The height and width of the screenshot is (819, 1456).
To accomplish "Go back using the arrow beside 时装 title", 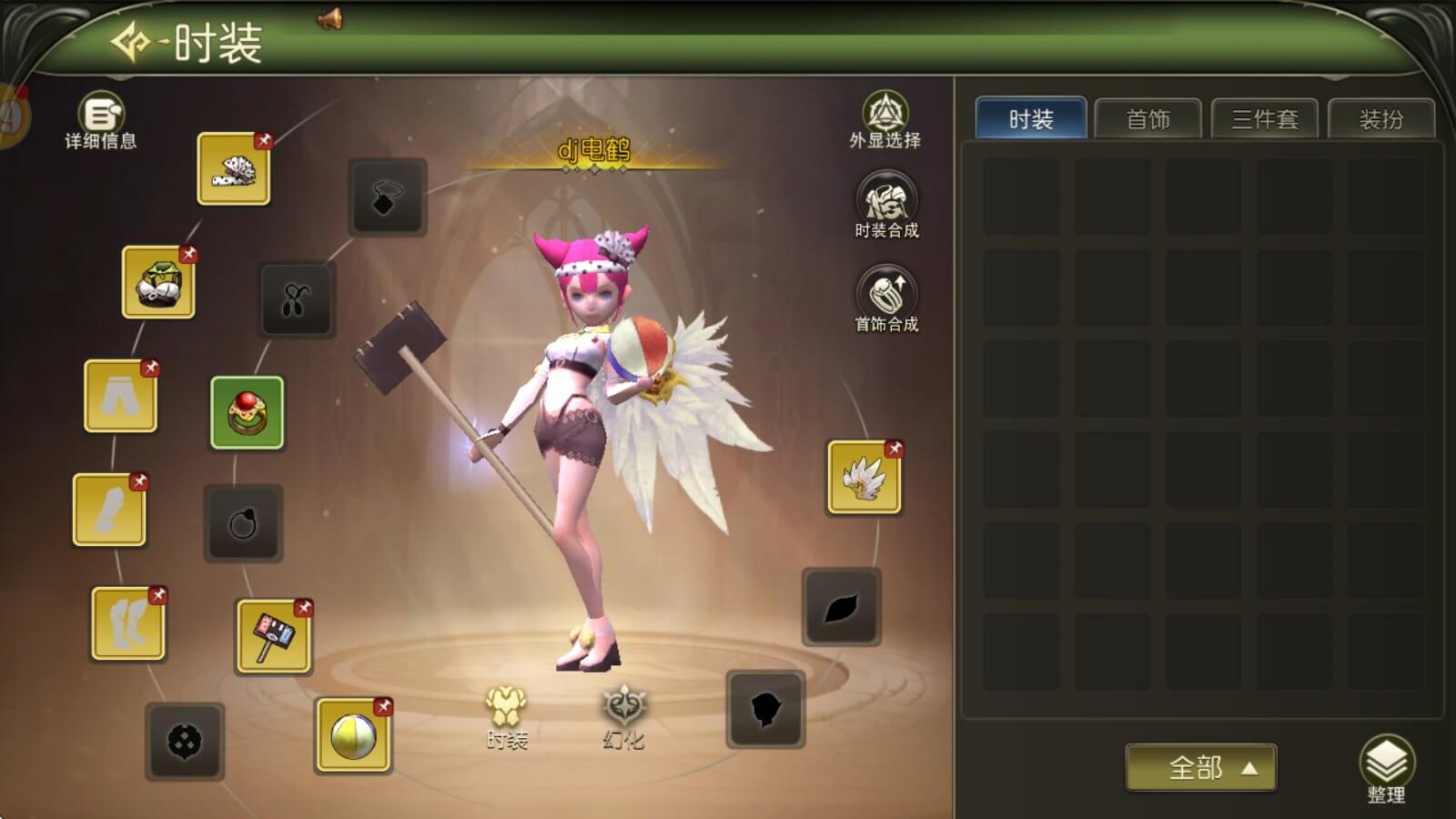I will coord(131,42).
